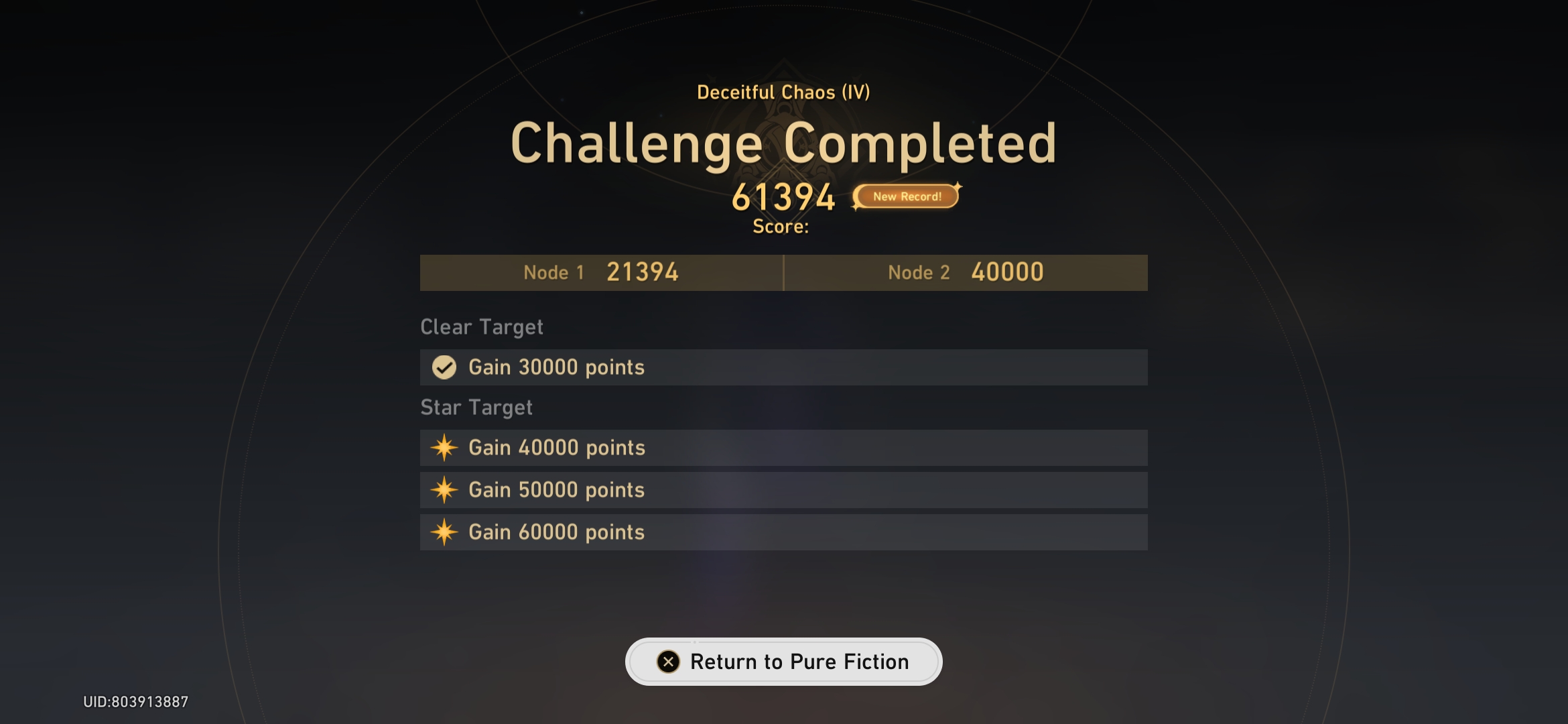Viewport: 1568px width, 724px height.
Task: Expand the Star Target section
Action: coord(476,407)
